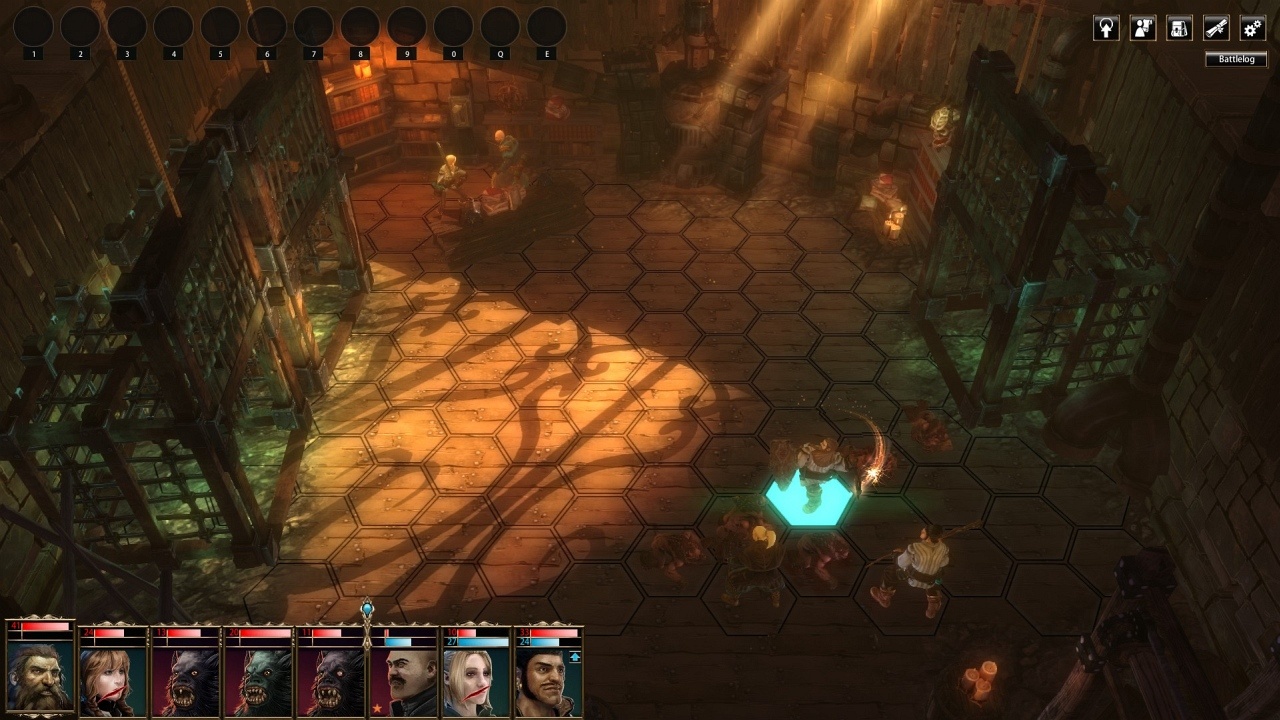Viewport: 1280px width, 720px height.
Task: Click the blue level-up arrow on portrait
Action: pyautogui.click(x=573, y=659)
